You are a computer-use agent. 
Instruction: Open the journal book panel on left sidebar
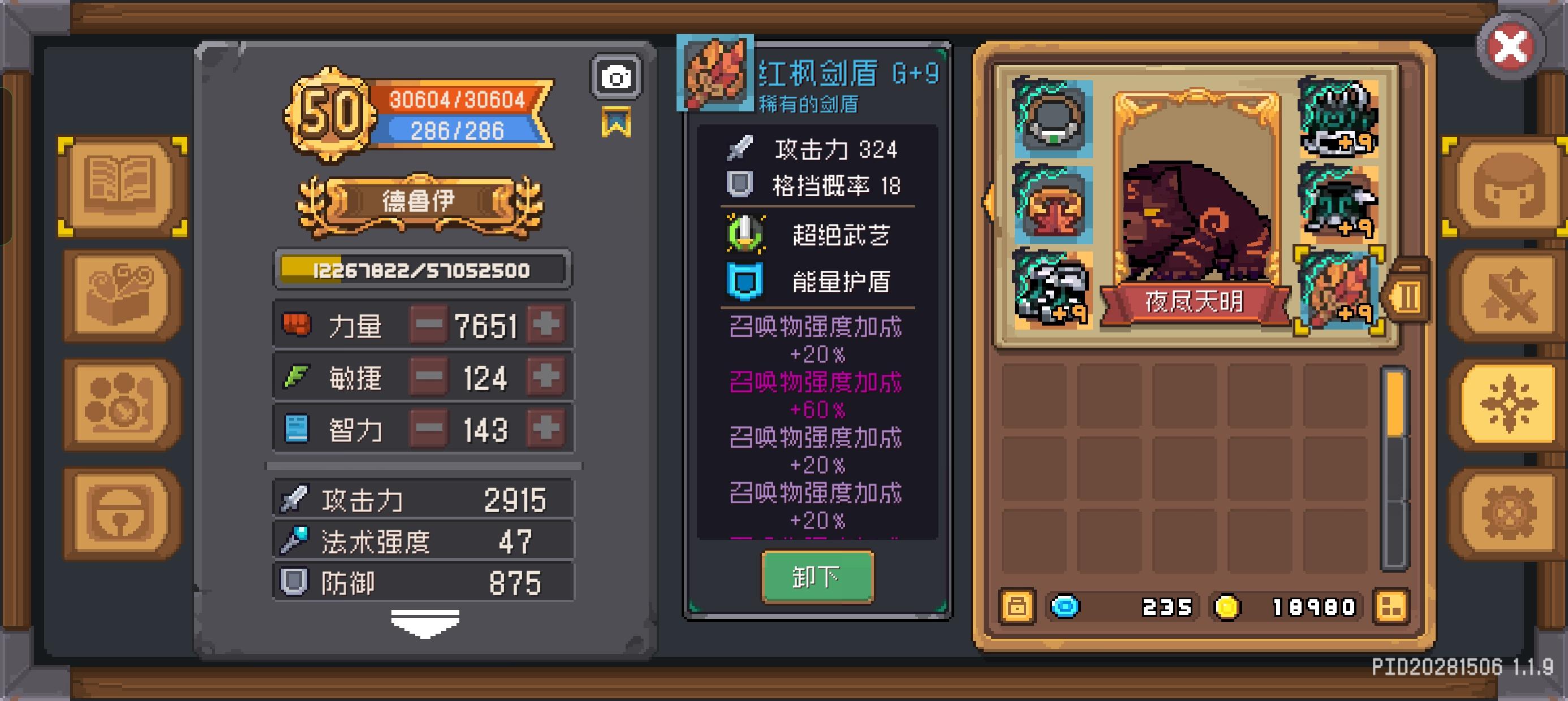[x=119, y=185]
